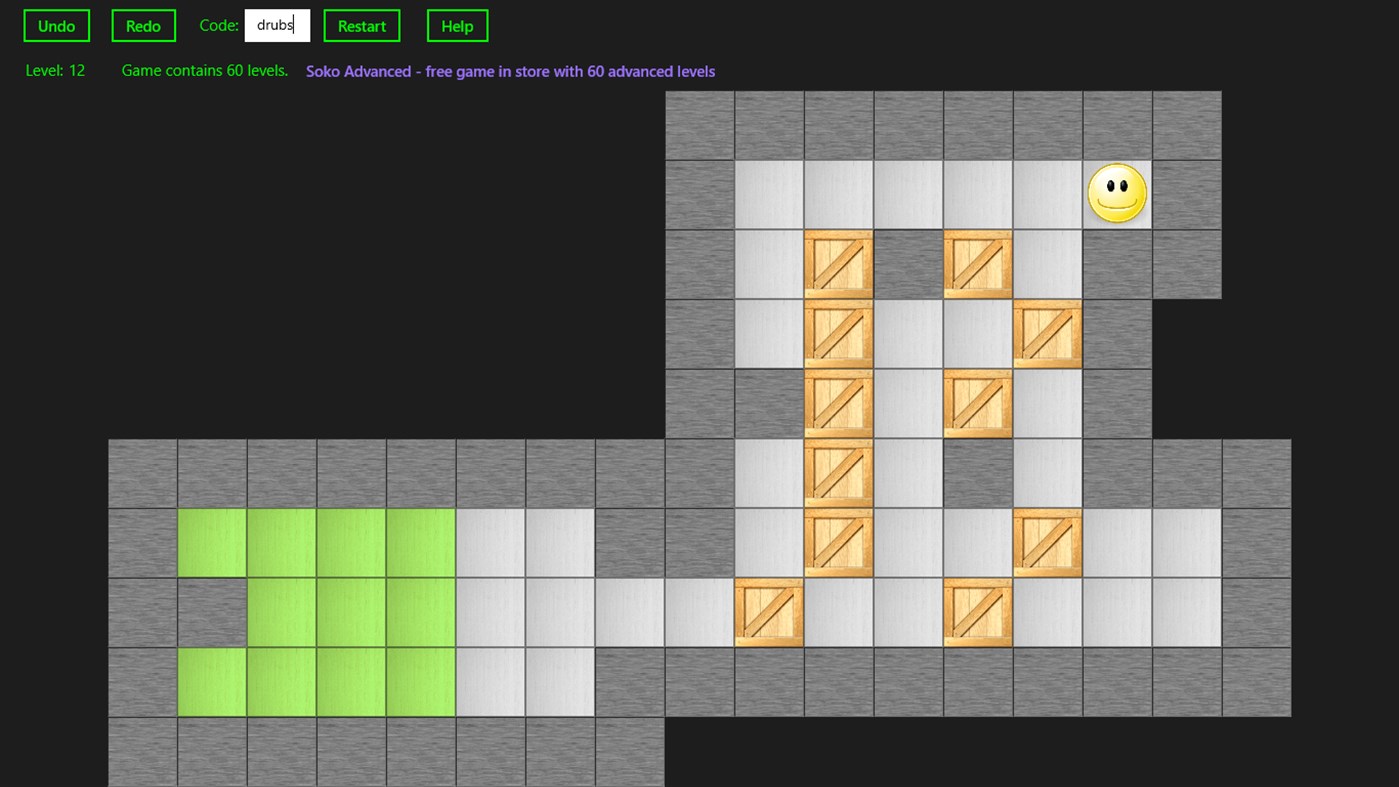Open the Help screen
The image size is (1399, 787).
[x=457, y=26]
